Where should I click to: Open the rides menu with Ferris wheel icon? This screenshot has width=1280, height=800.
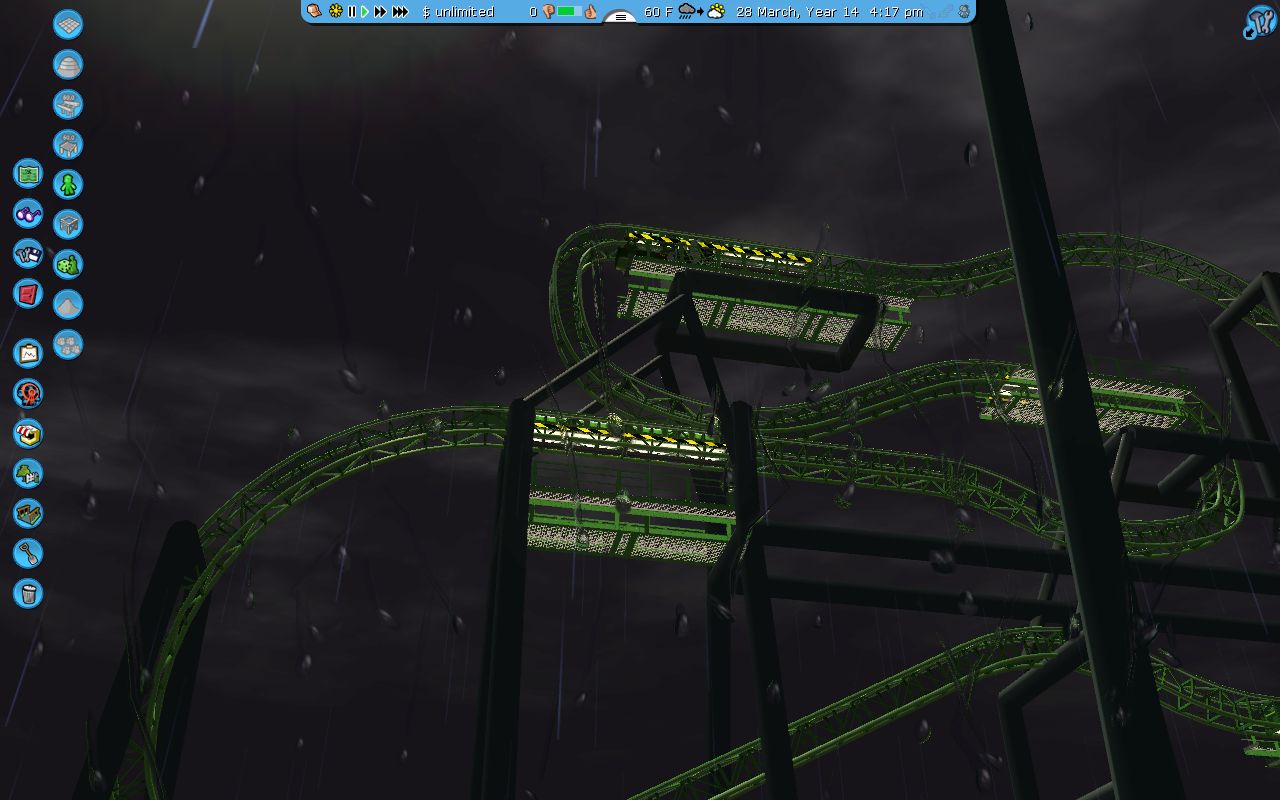tap(28, 393)
